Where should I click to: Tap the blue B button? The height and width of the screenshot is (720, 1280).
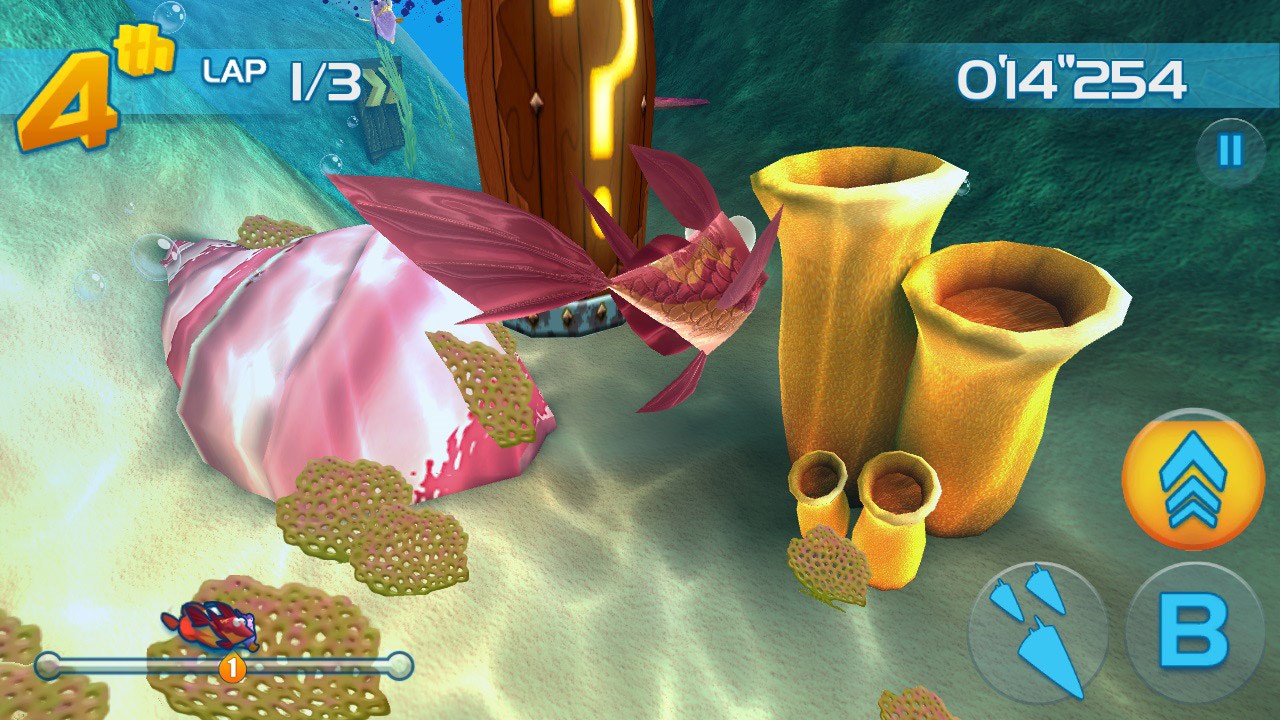tap(1194, 632)
